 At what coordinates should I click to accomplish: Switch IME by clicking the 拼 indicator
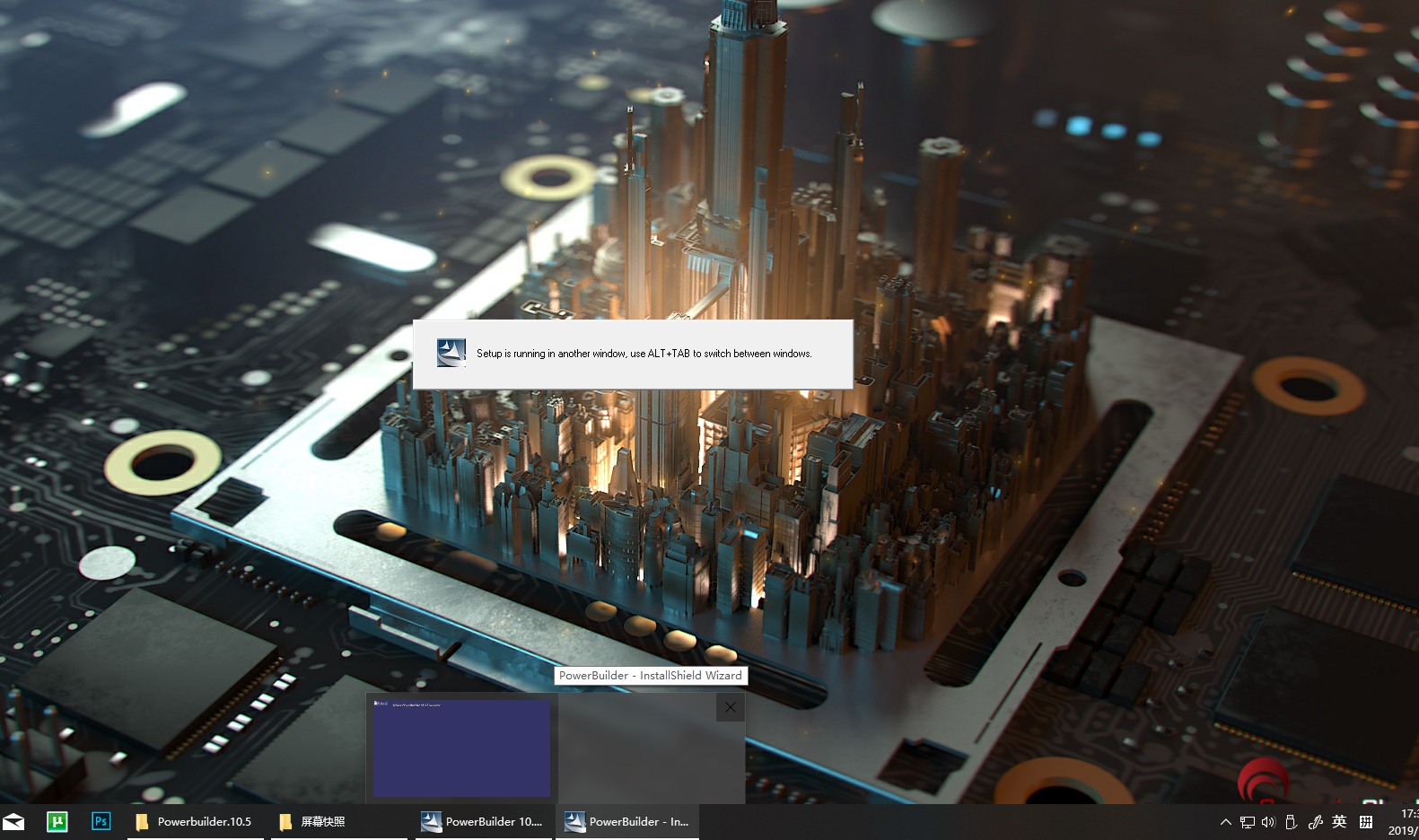point(1365,821)
